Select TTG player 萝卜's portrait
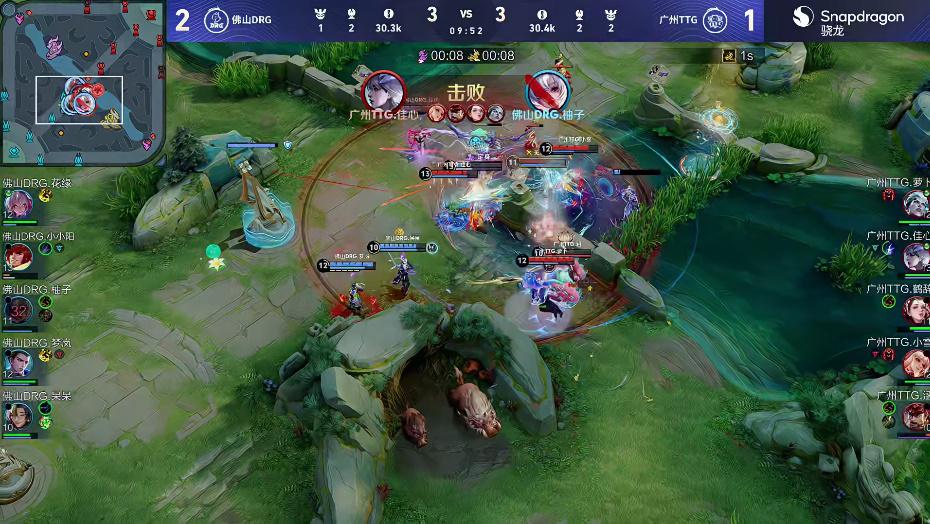930x524 pixels. point(914,204)
